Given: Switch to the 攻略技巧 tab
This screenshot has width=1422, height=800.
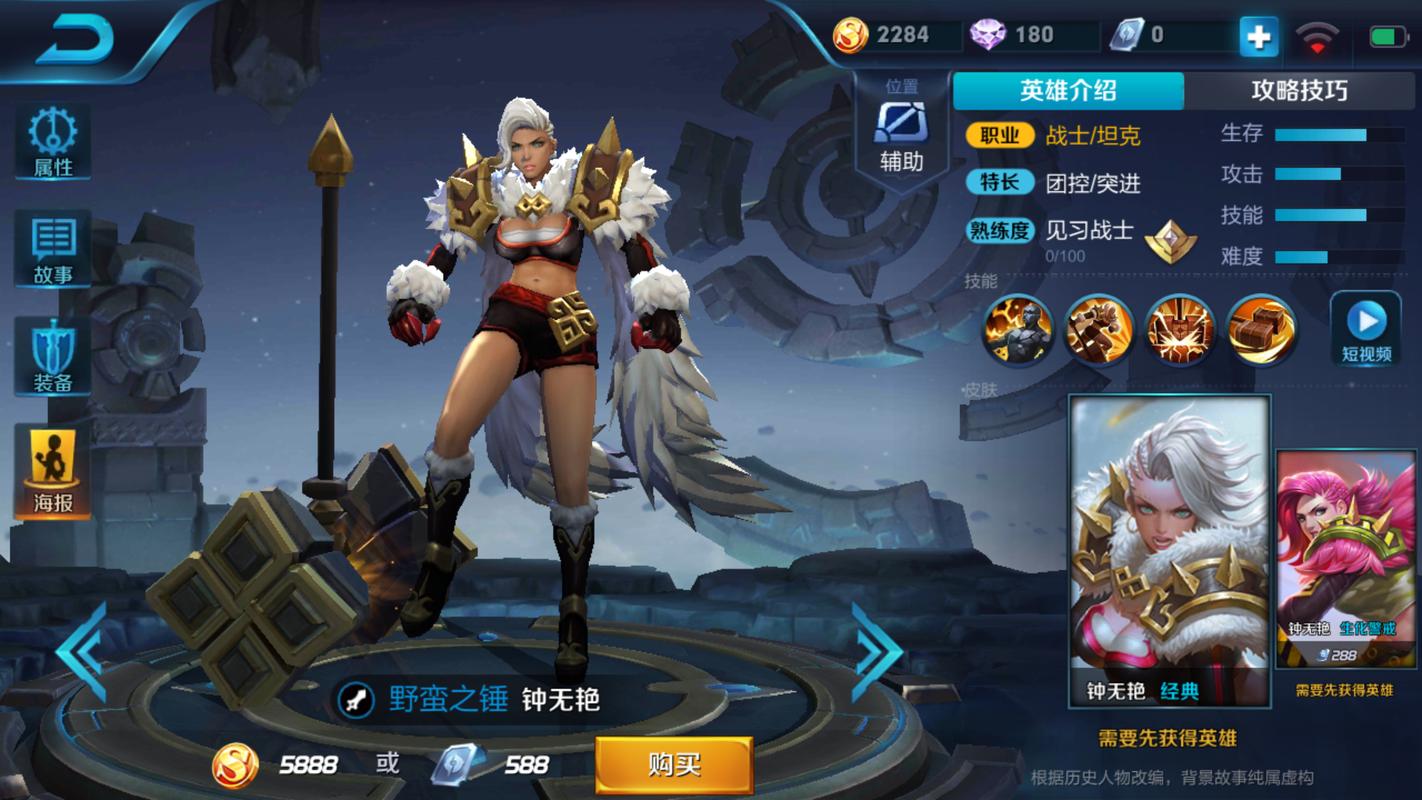Looking at the screenshot, I should click(x=1300, y=90).
